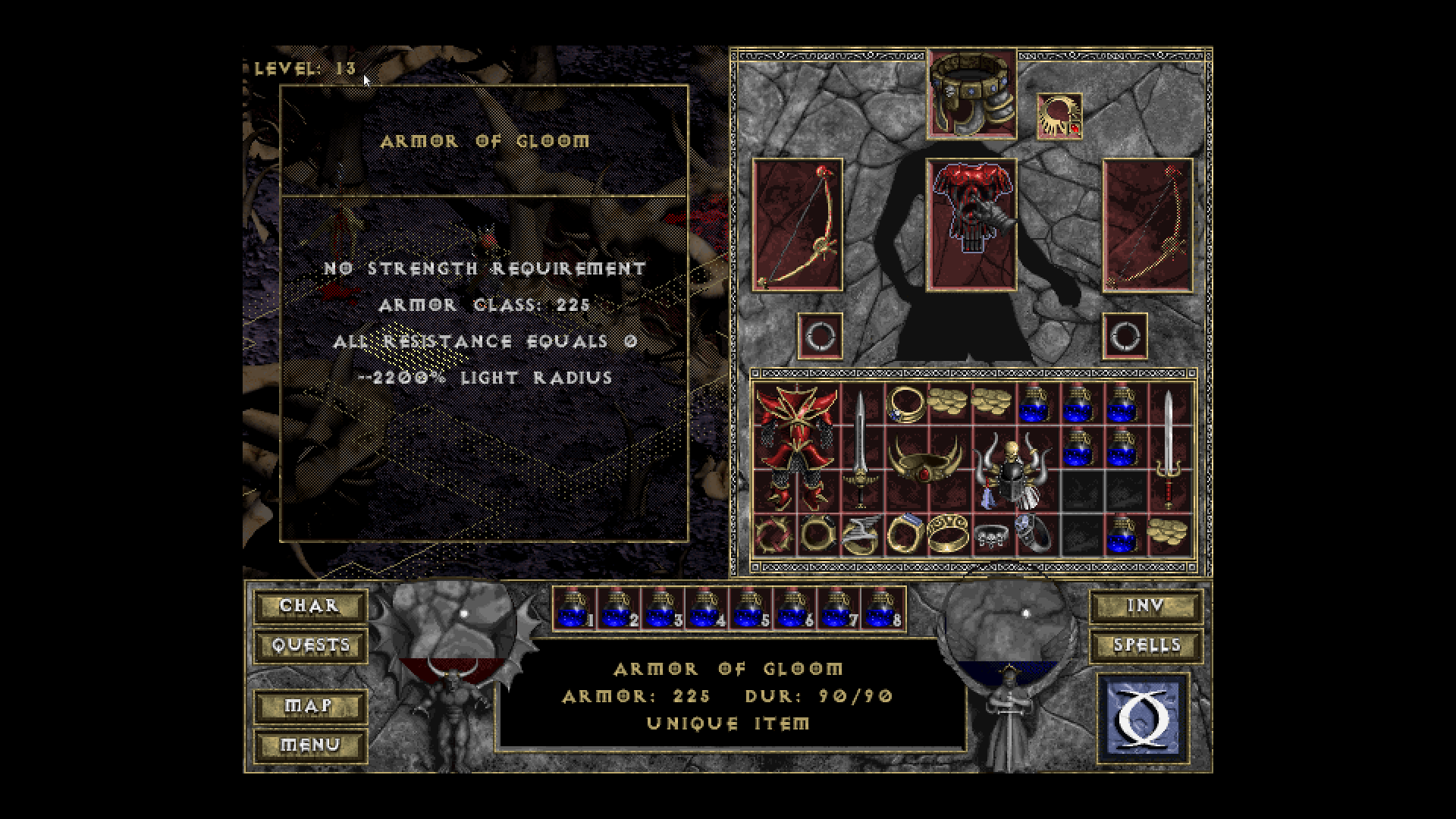Close the inventory with INV button
The image size is (1456, 819).
(x=1145, y=606)
